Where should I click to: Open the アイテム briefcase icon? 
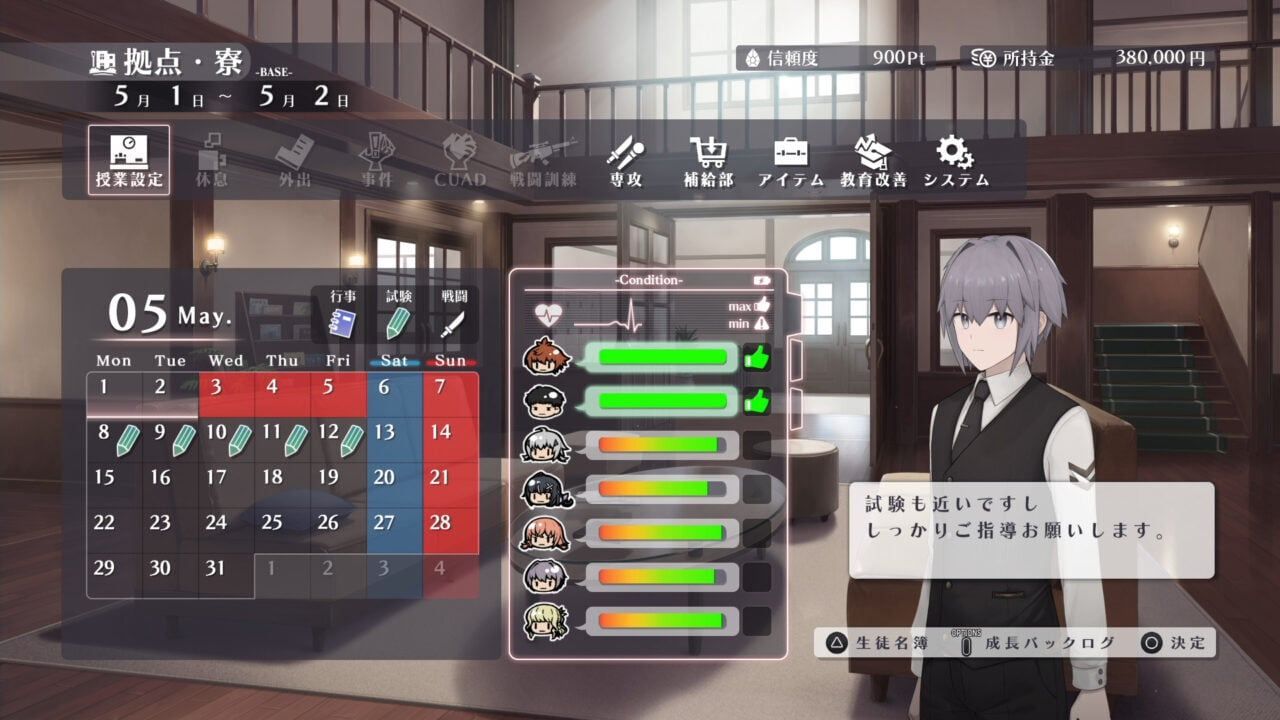point(792,160)
